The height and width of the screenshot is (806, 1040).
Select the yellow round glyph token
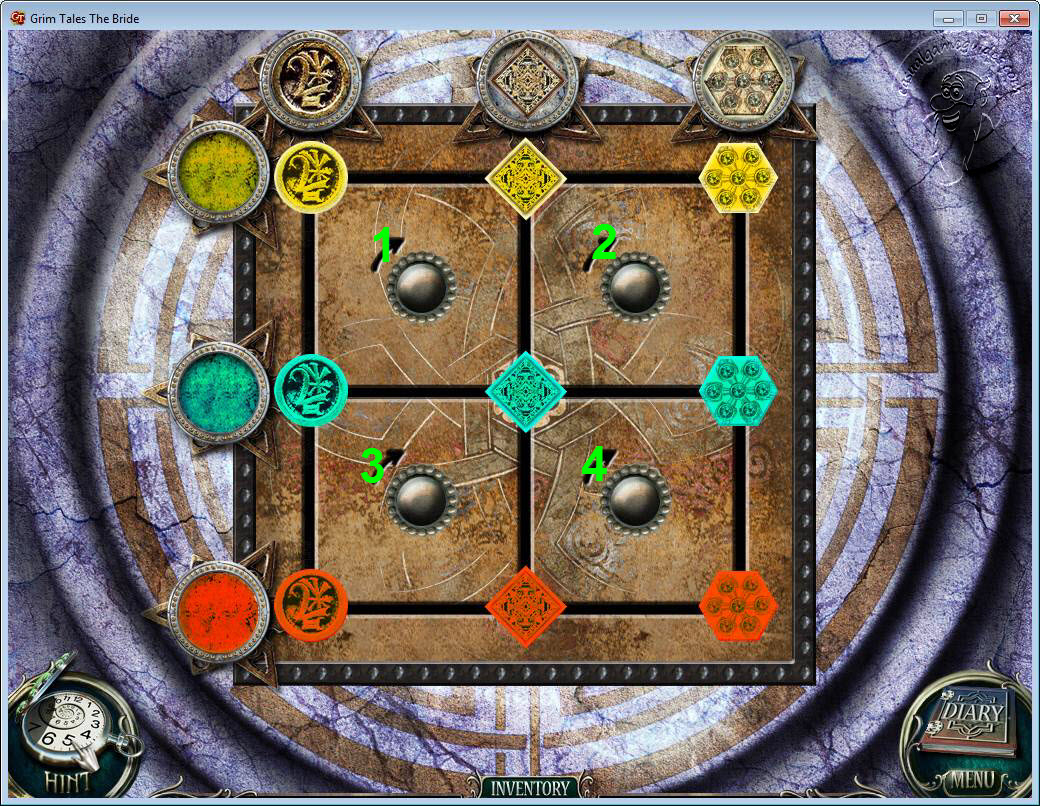pos(311,177)
